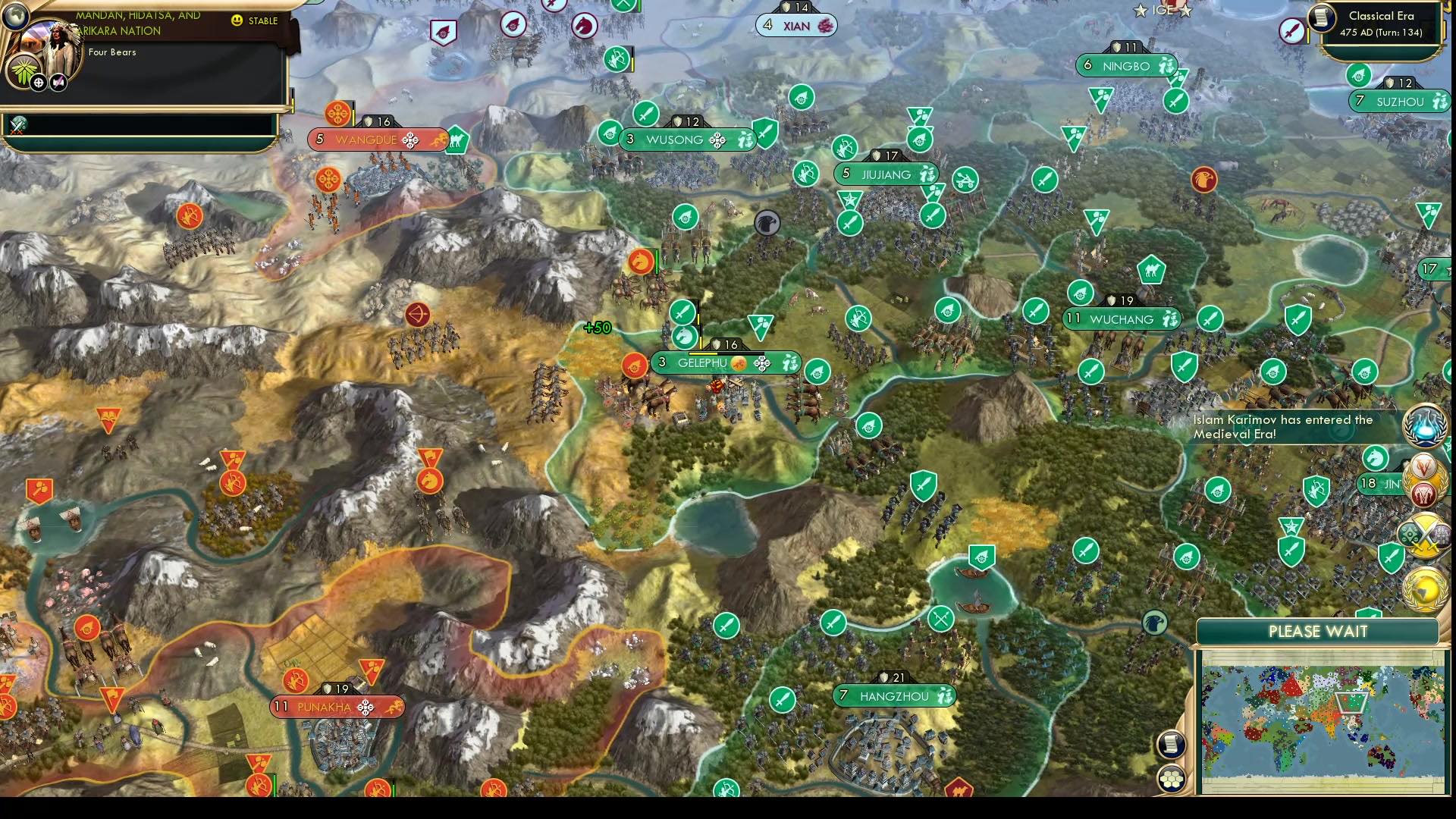
Task: Click the blue science flask medallion on the right
Action: click(x=1424, y=425)
